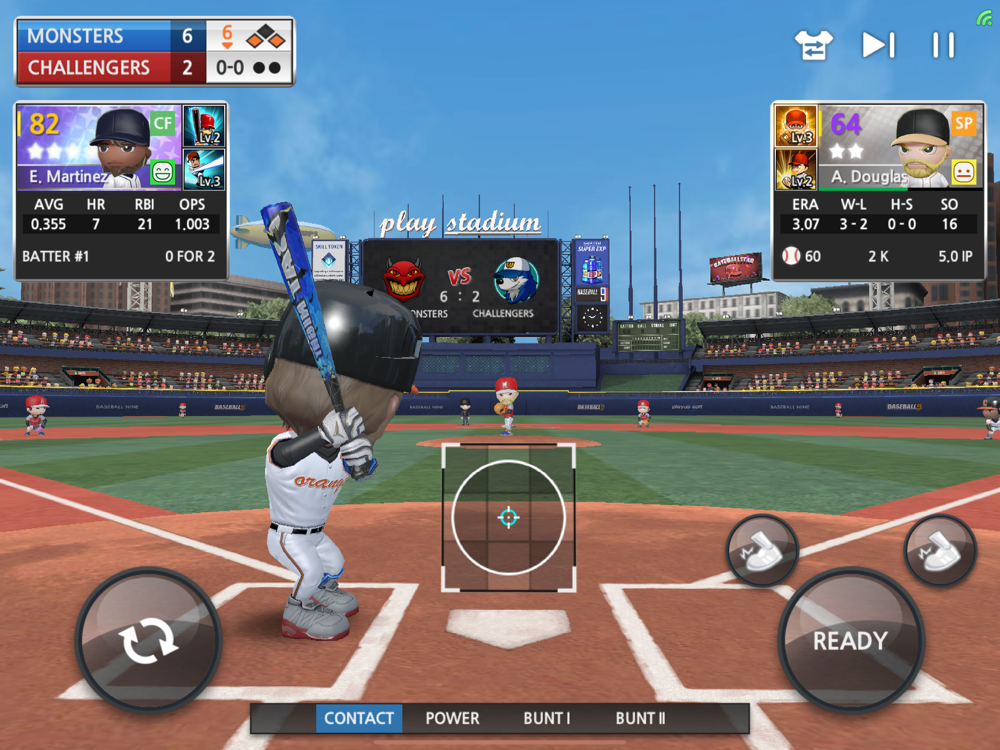
Task: Tap the circular swap arrows button
Action: point(148,641)
